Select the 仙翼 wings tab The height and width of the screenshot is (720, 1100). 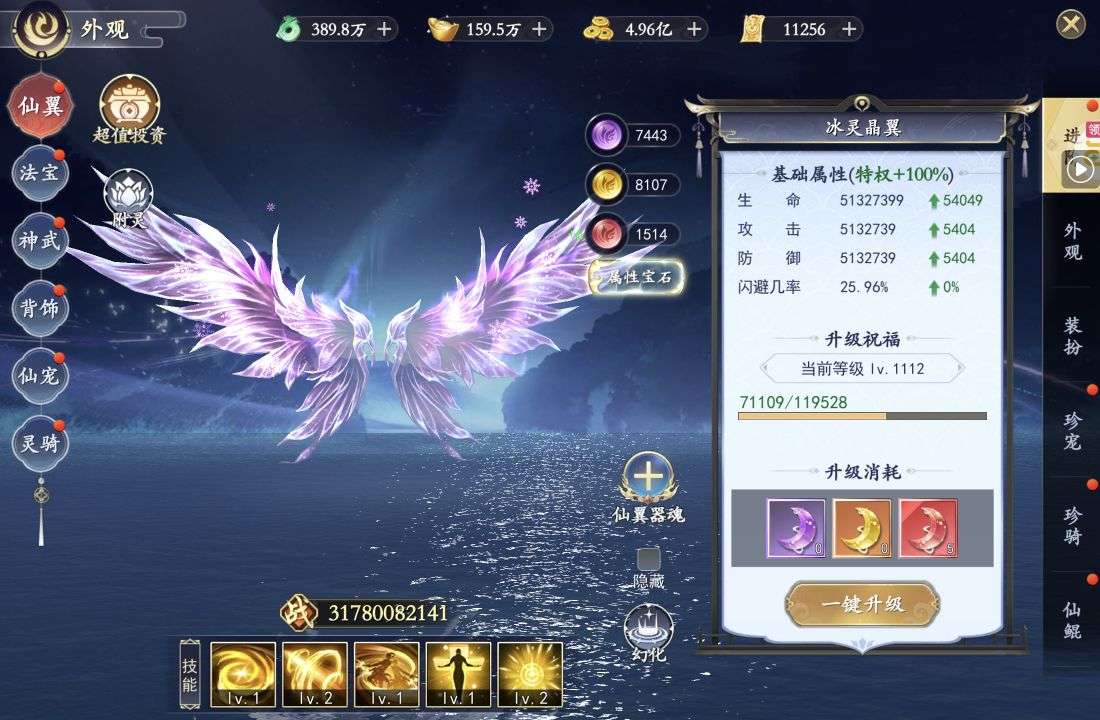pyautogui.click(x=40, y=106)
